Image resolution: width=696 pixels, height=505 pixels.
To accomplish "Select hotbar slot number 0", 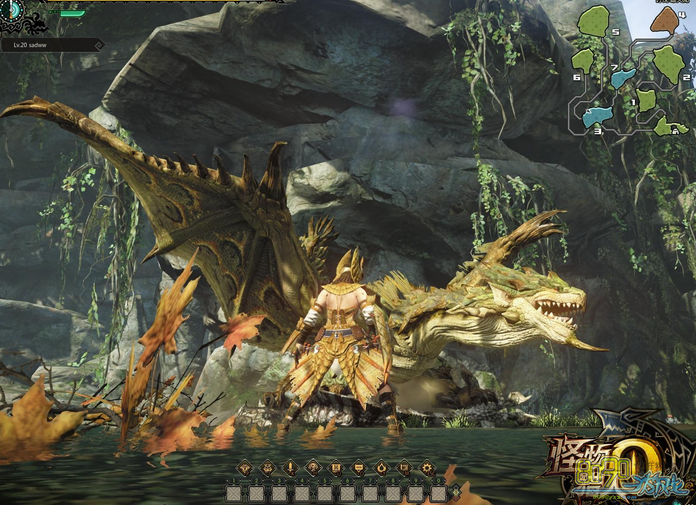I will [x=438, y=493].
